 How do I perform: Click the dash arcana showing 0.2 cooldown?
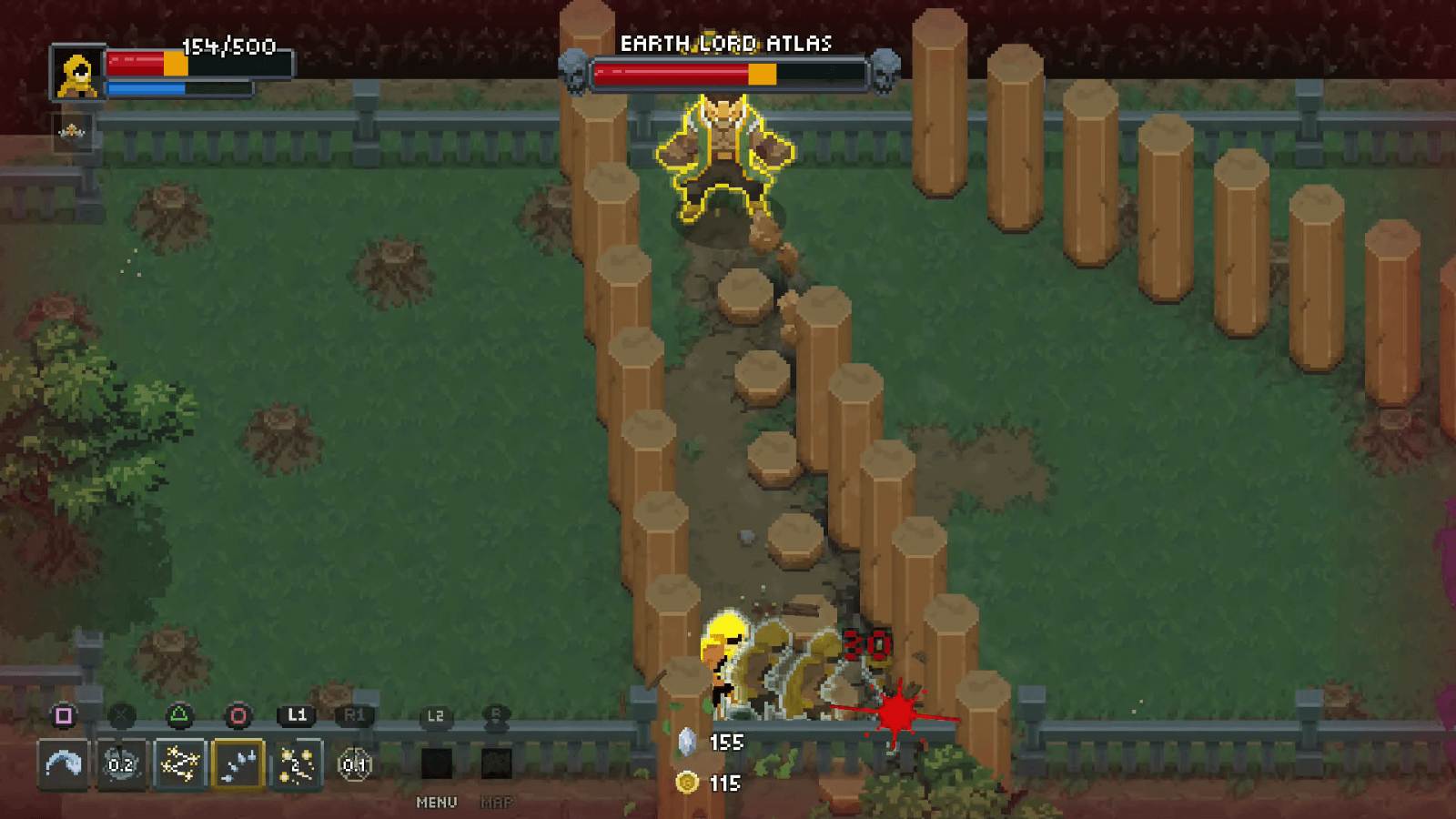(x=120, y=765)
